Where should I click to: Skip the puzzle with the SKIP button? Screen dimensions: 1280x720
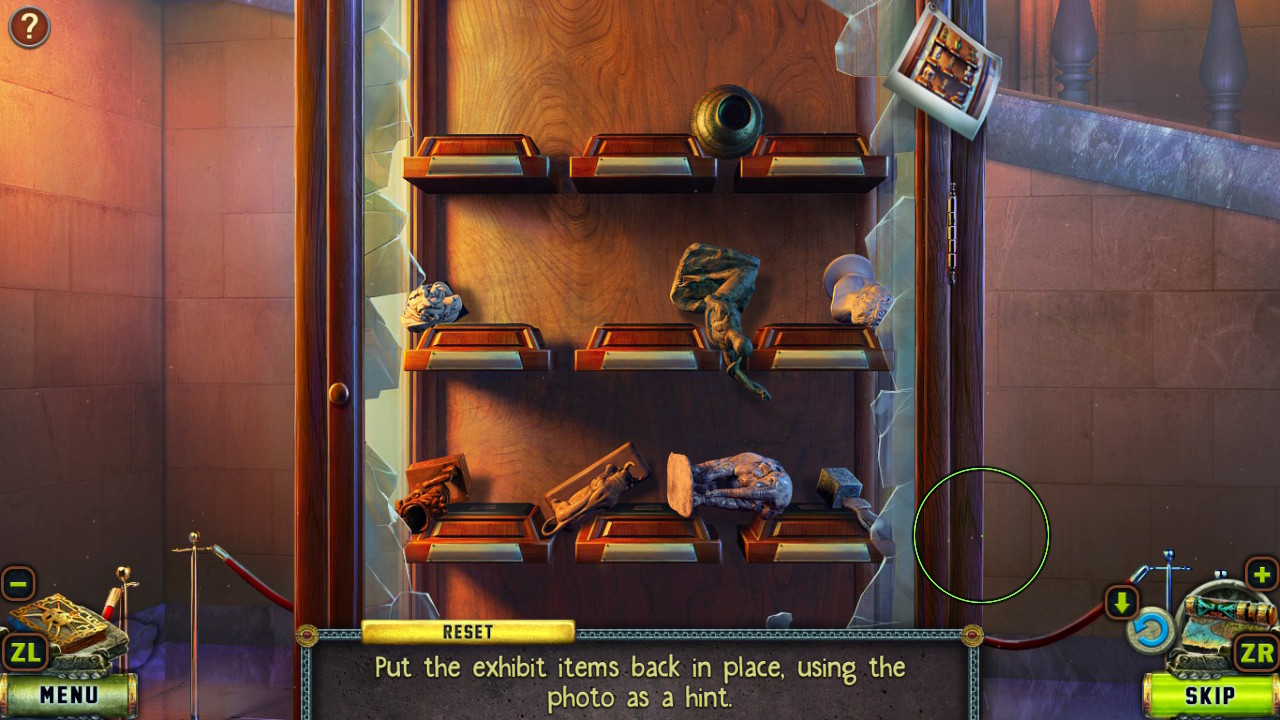[1209, 696]
